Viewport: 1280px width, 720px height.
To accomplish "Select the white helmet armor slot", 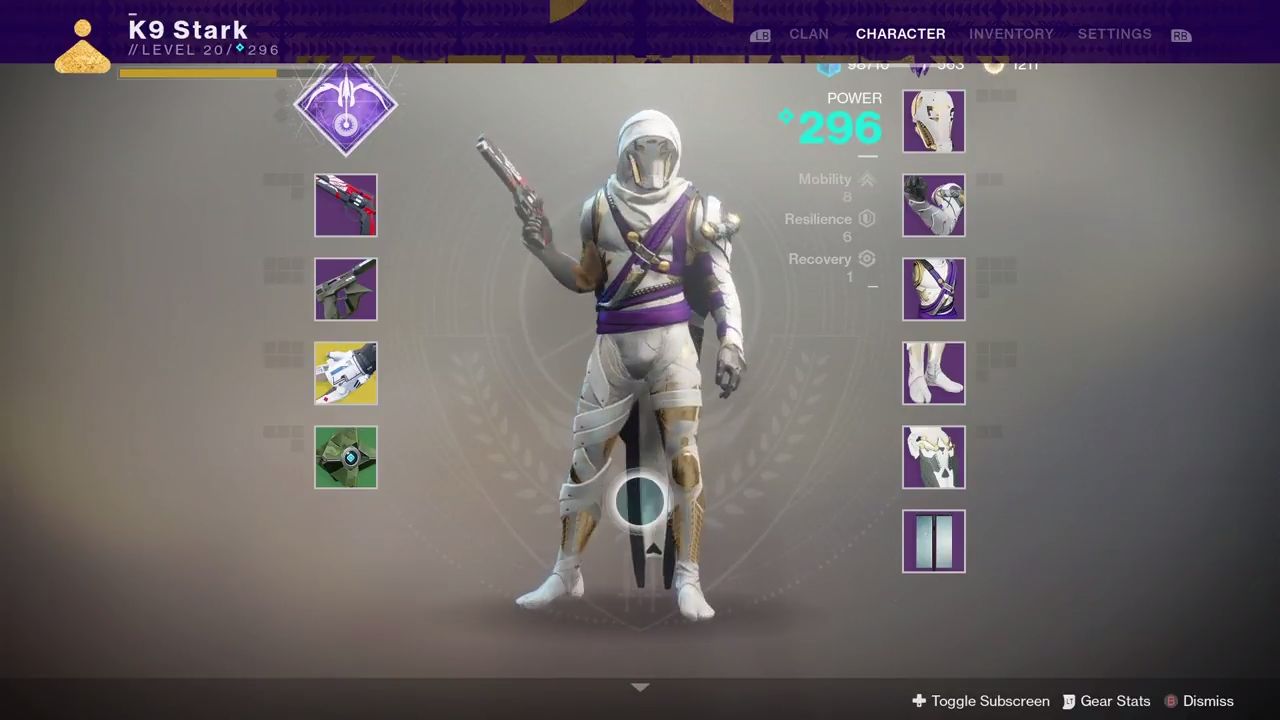I will coord(934,121).
